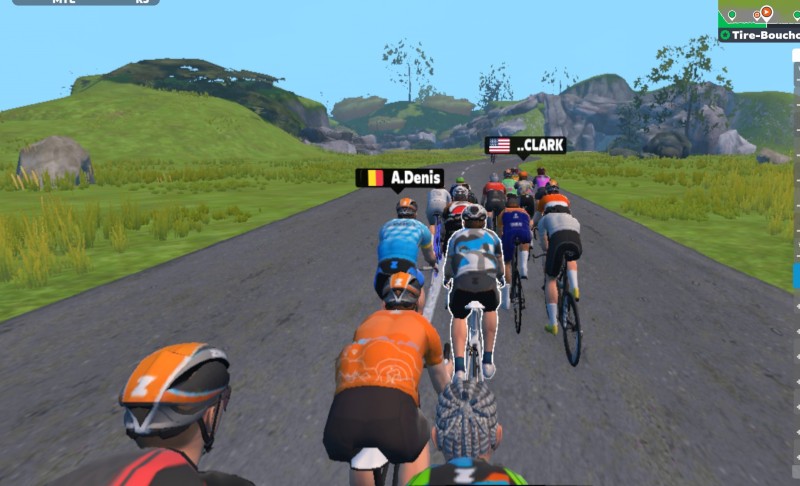Select the Tire-Bouchon route label

pyautogui.click(x=763, y=35)
